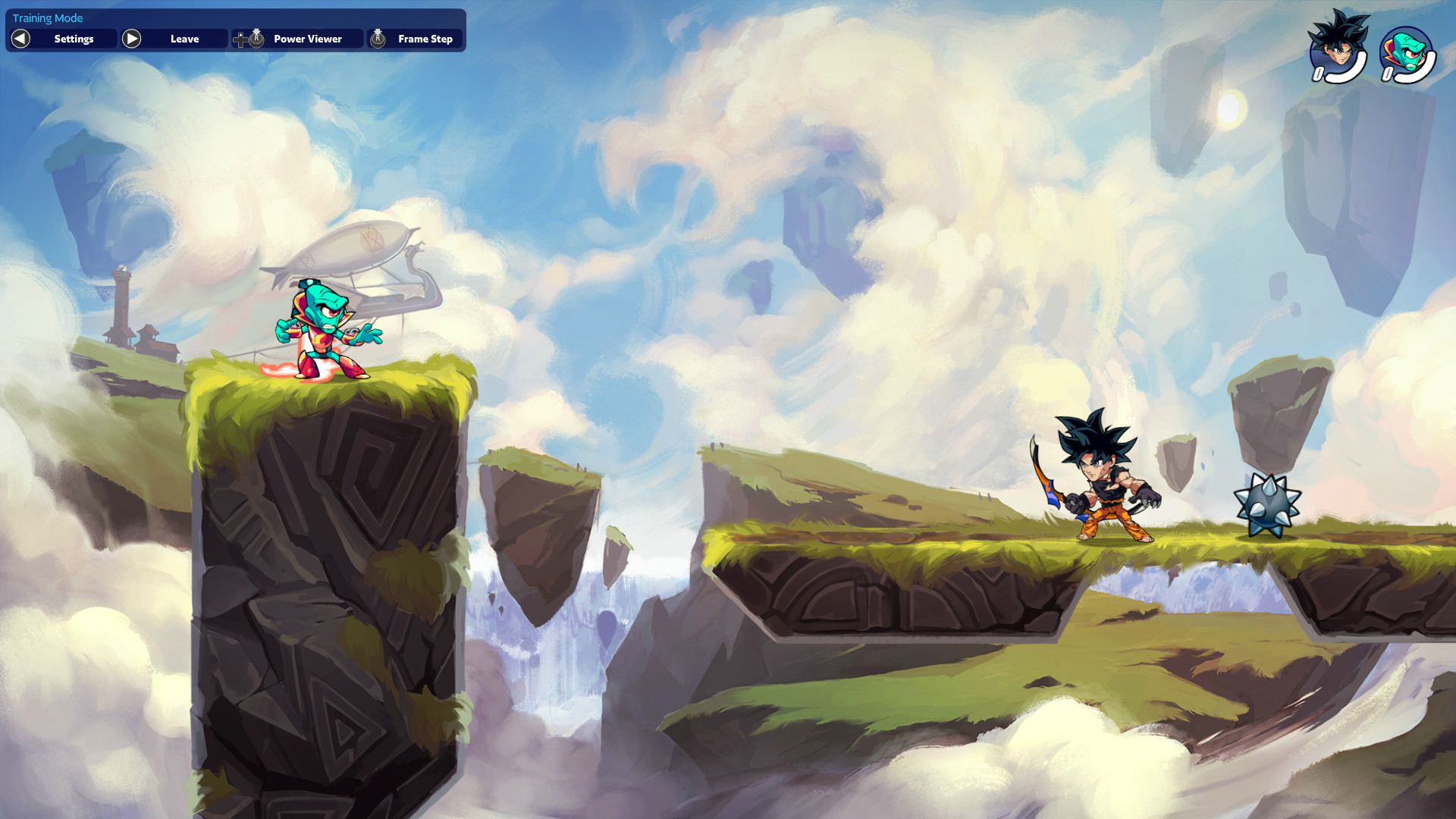Enable Frame Step mode
Viewport: 1456px width, 819px height.
(x=426, y=39)
